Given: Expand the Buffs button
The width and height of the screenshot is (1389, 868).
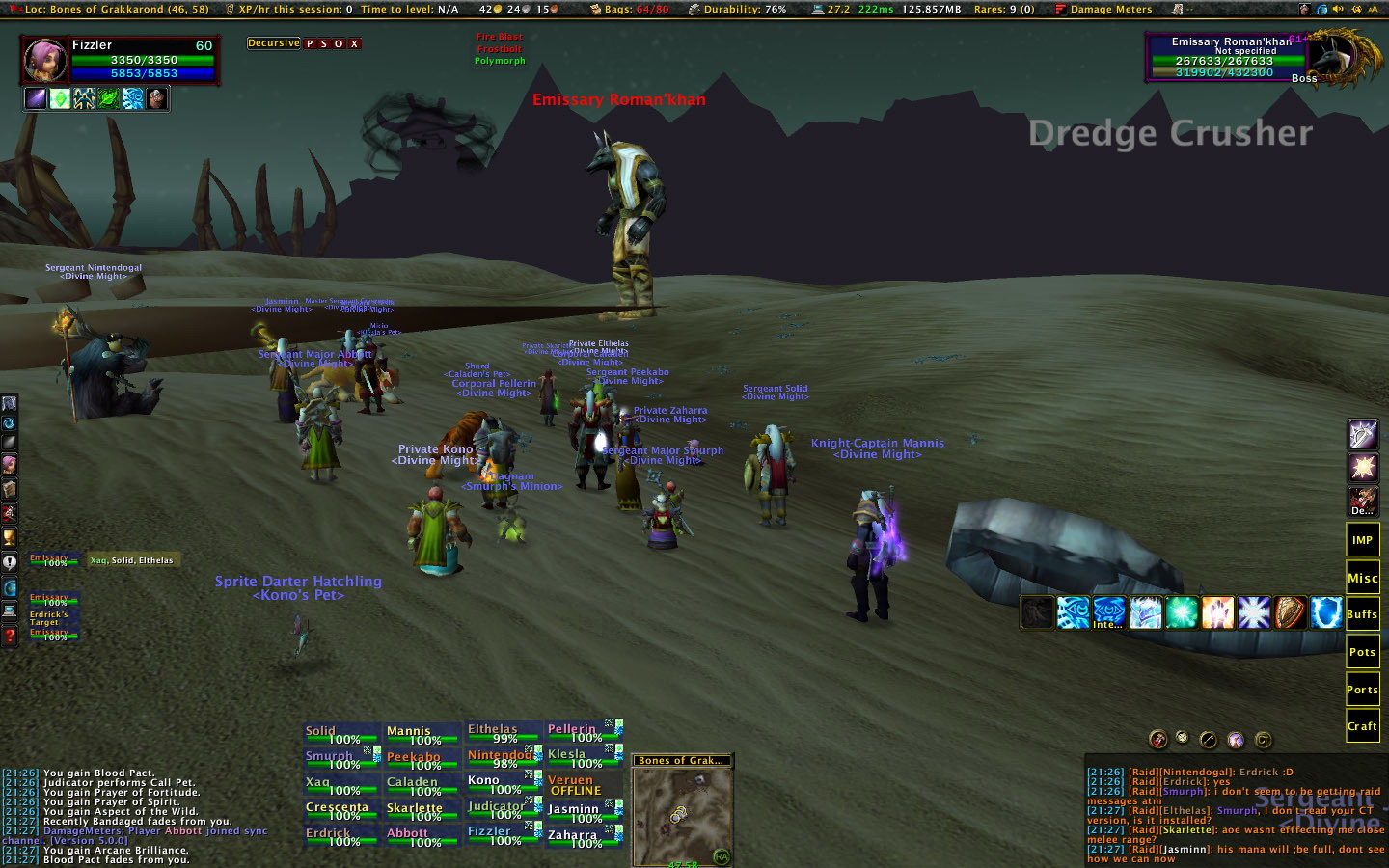Looking at the screenshot, I should coord(1362,614).
